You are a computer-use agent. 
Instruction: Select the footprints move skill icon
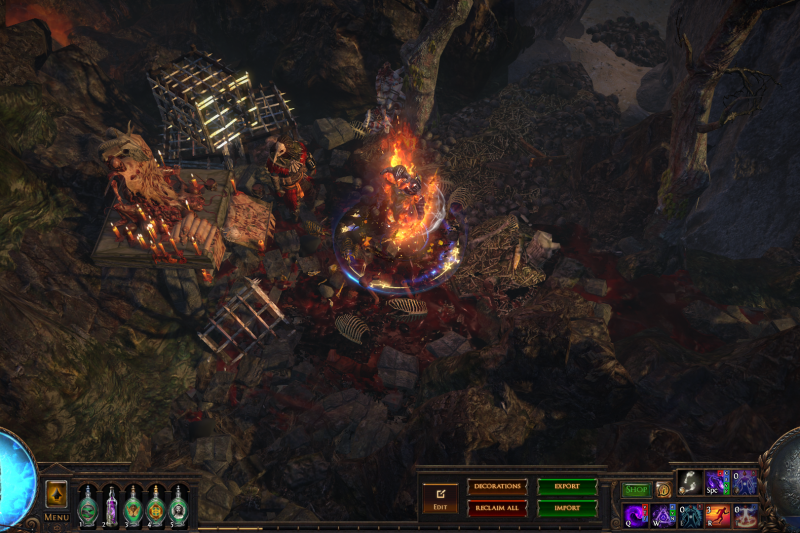(x=690, y=482)
